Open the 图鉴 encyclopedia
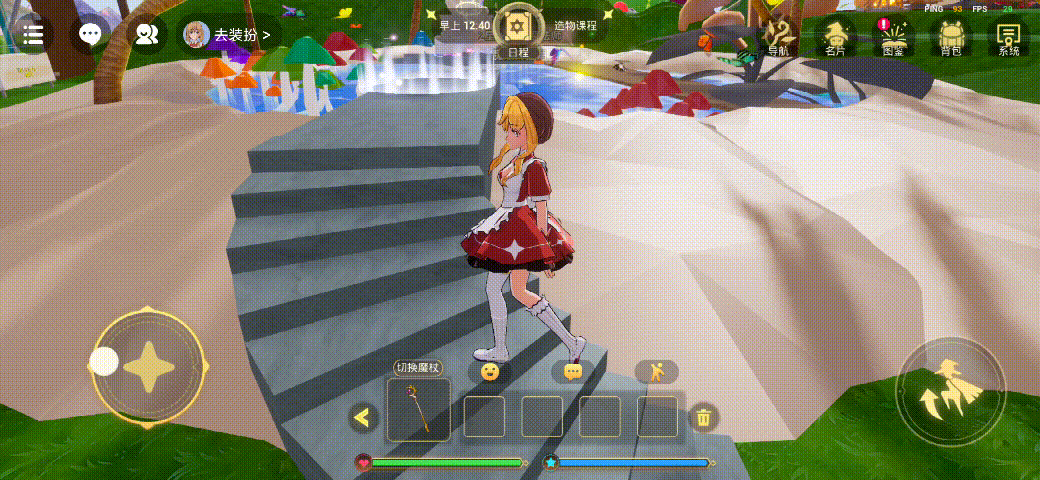Screen dimensions: 1040x480 (x=892, y=37)
